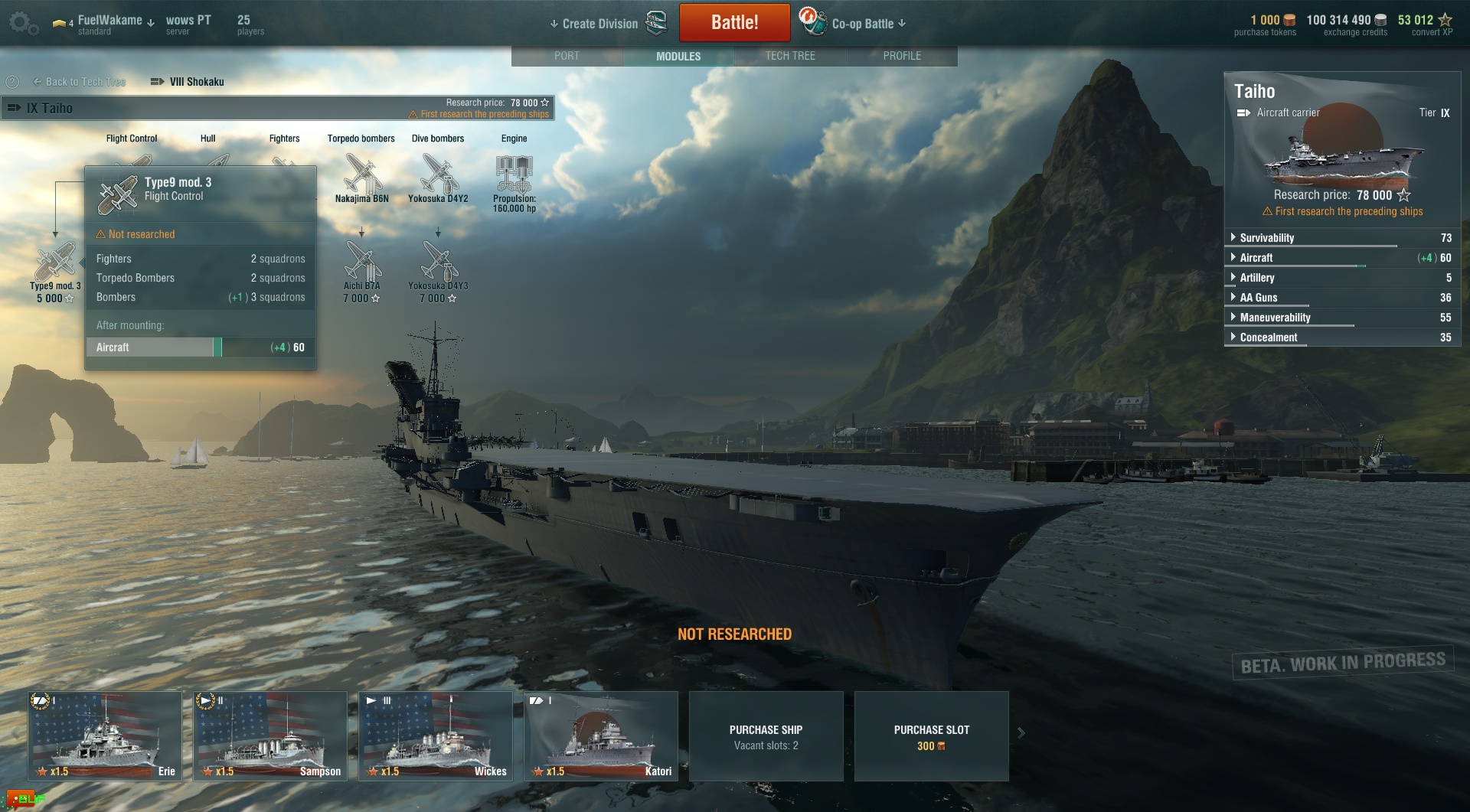
Task: Choose the Erie ship in the carousel
Action: (106, 735)
